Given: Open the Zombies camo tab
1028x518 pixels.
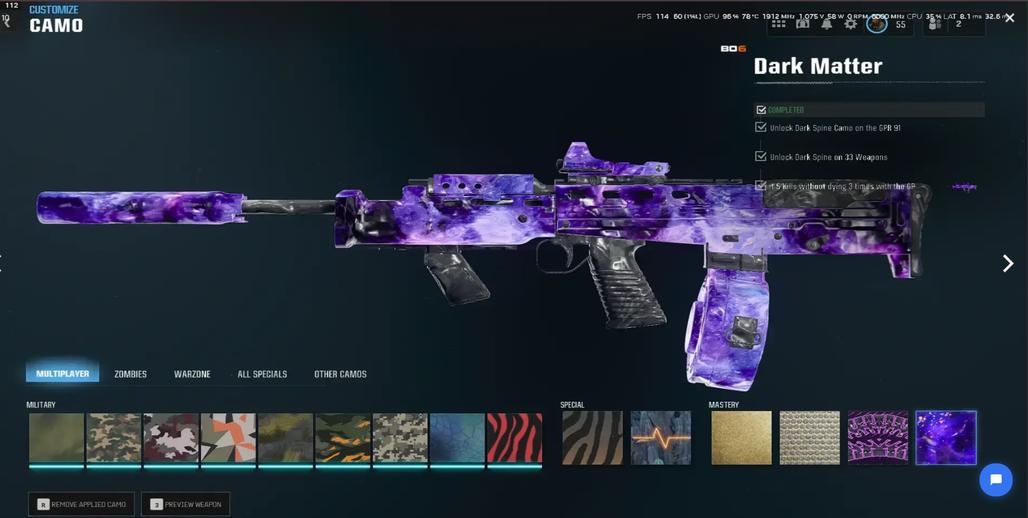Looking at the screenshot, I should click(130, 374).
